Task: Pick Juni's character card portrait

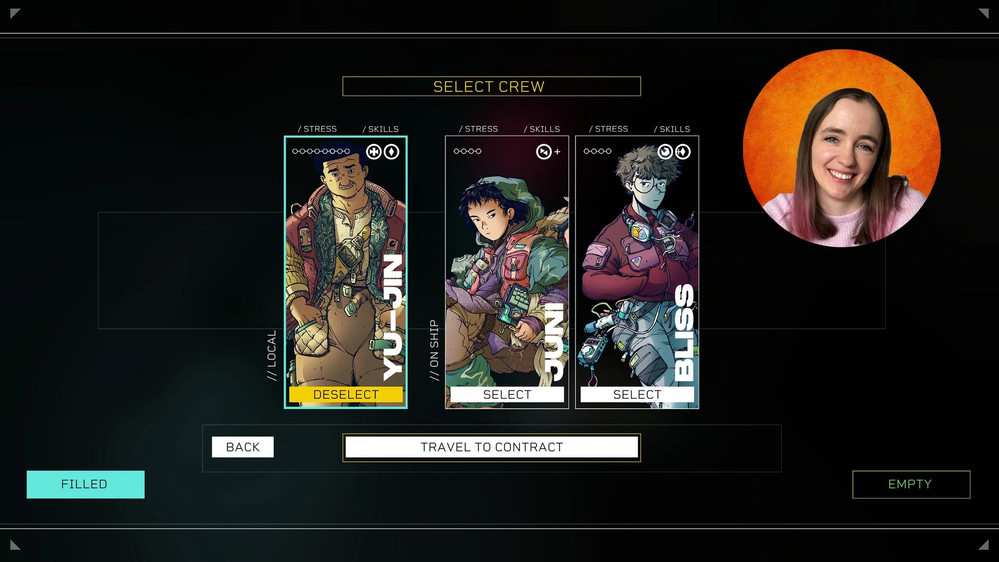Action: click(507, 265)
